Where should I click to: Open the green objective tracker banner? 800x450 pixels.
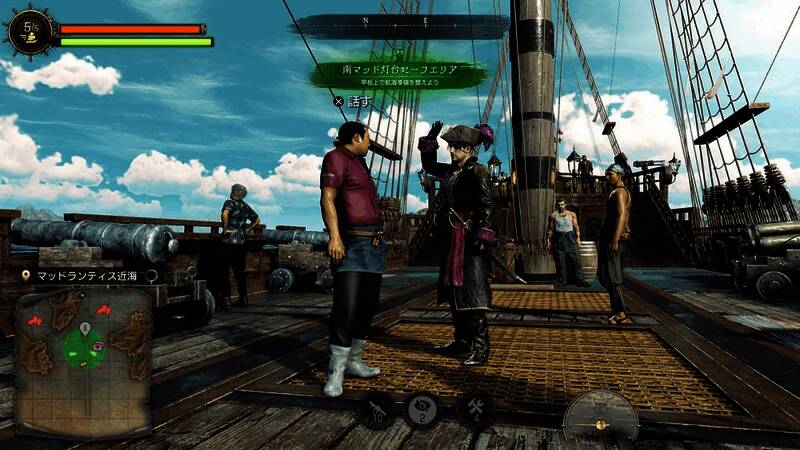[398, 75]
